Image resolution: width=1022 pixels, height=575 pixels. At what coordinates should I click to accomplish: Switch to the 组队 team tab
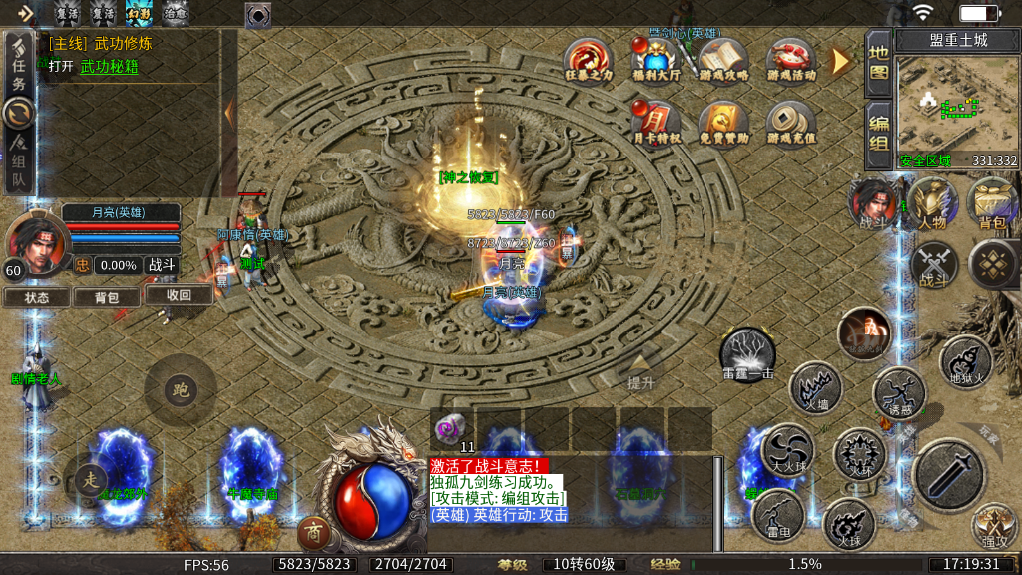tap(18, 164)
